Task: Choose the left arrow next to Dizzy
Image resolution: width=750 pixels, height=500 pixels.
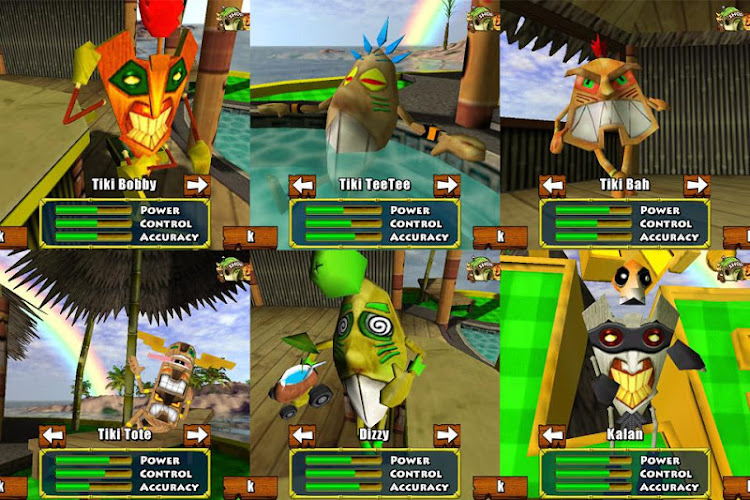Action: coord(303,435)
